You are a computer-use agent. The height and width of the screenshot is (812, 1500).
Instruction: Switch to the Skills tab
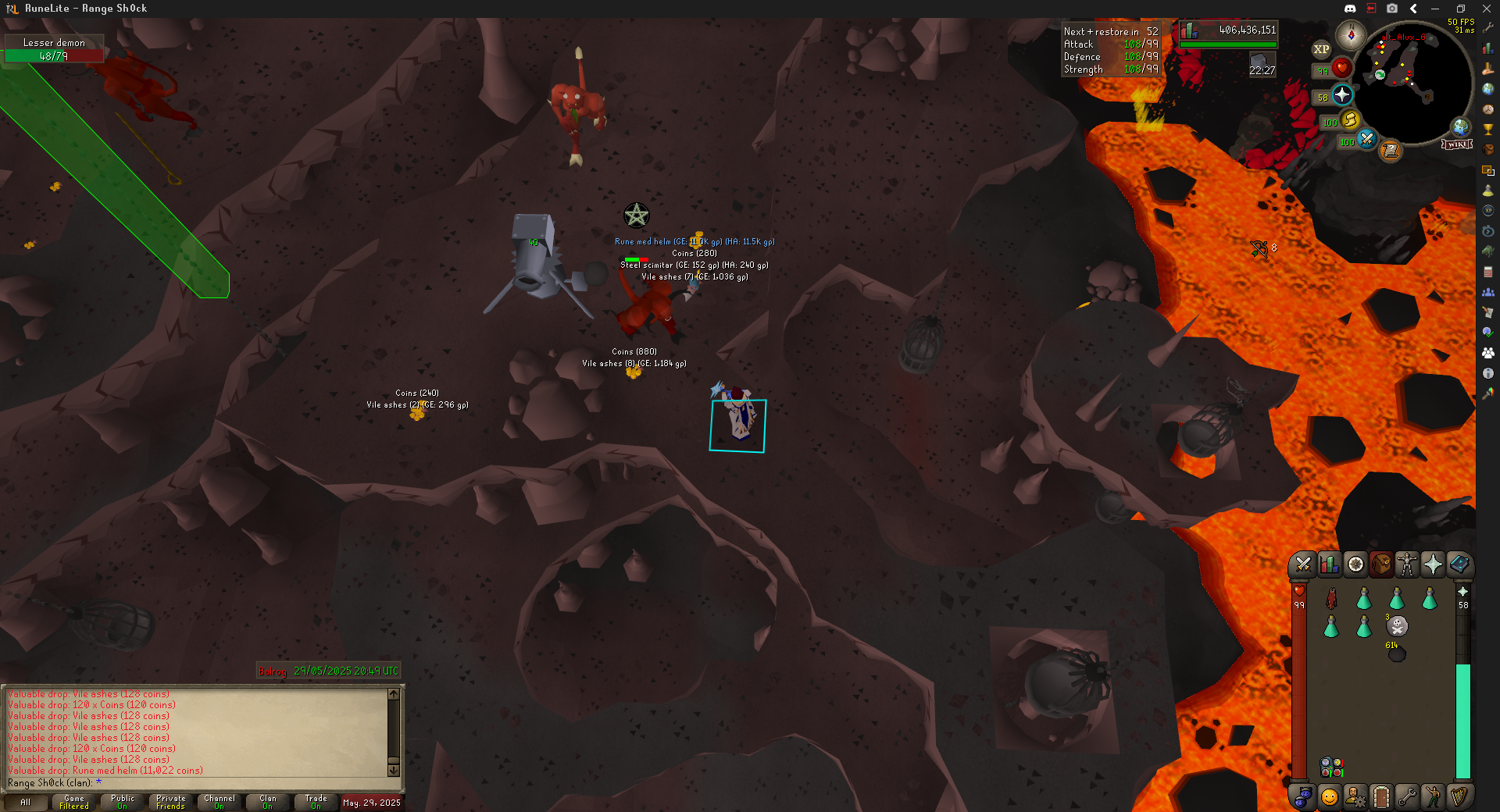[x=1329, y=564]
